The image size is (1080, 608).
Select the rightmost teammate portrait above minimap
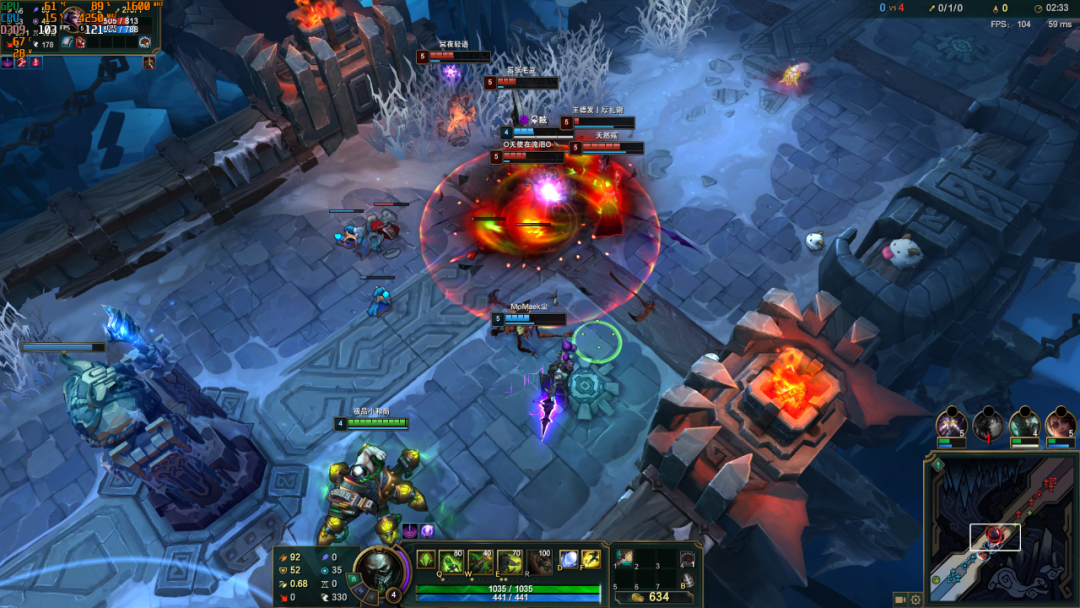(x=1060, y=425)
